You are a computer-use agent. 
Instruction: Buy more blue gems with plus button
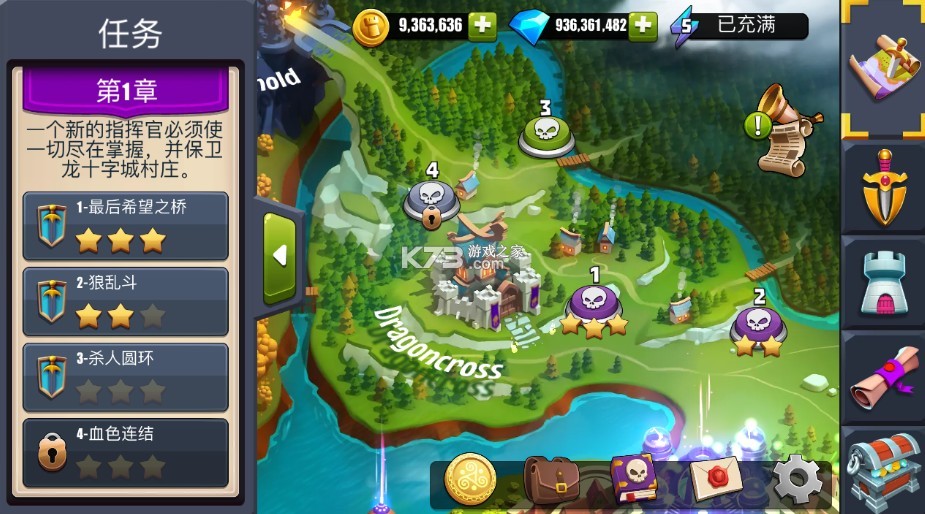643,25
